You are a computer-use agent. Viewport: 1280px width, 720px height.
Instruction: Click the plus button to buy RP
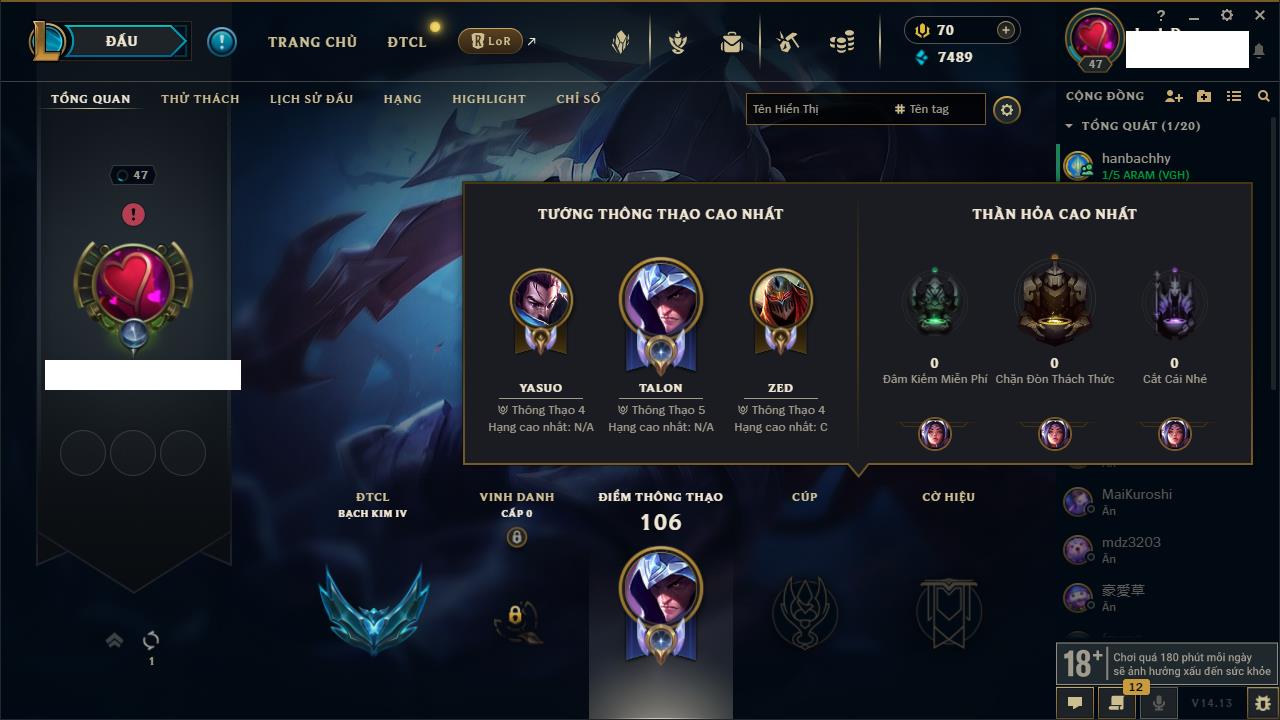[x=1006, y=30]
